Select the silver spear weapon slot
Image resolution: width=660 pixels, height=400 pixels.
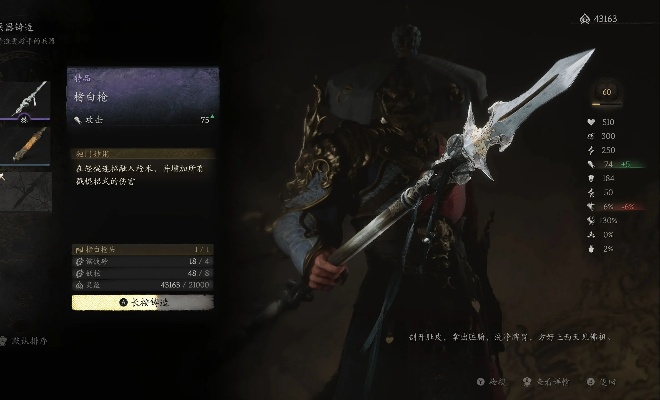tap(25, 98)
